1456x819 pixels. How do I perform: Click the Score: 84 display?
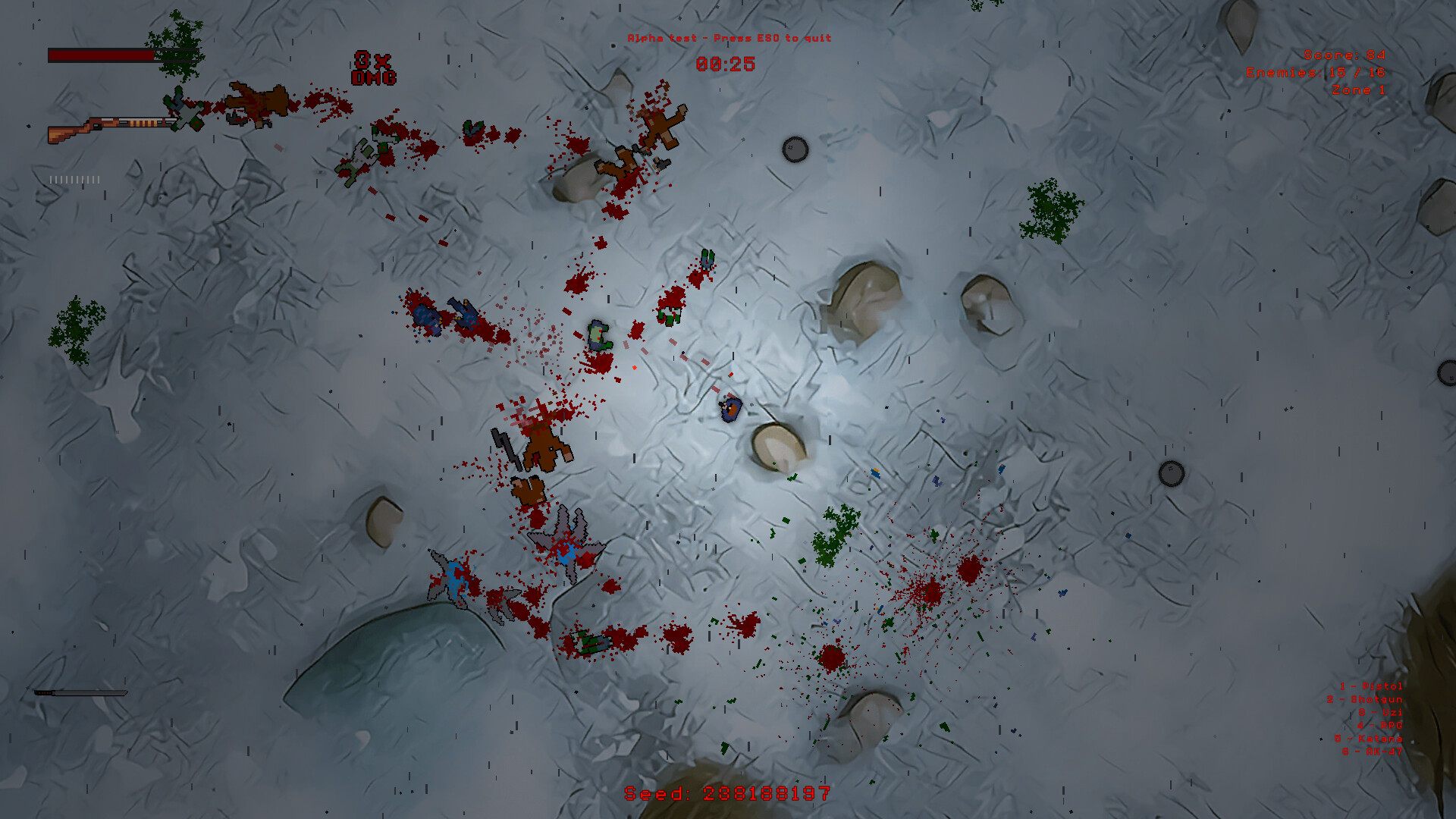tap(1345, 55)
